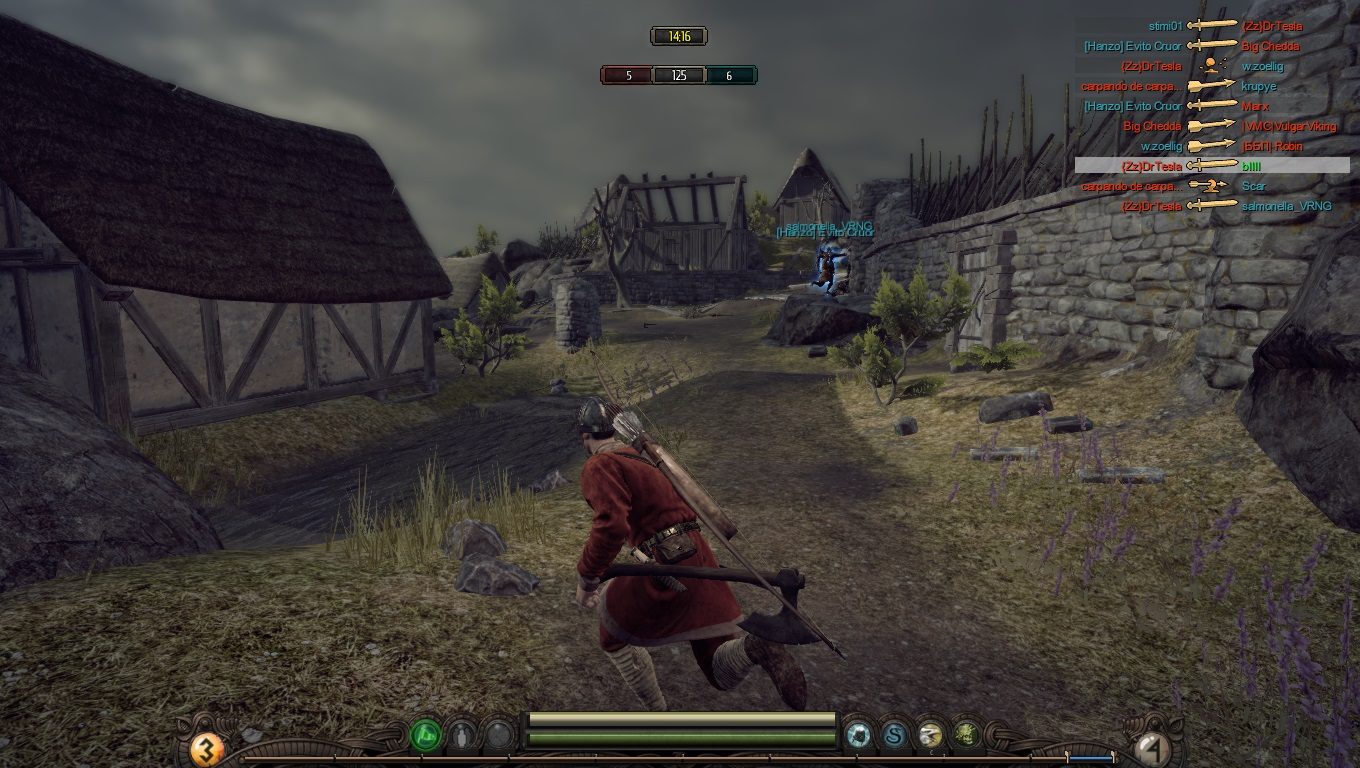Select the kill feed row naming Marx
The image size is (1360, 768).
tap(1211, 106)
